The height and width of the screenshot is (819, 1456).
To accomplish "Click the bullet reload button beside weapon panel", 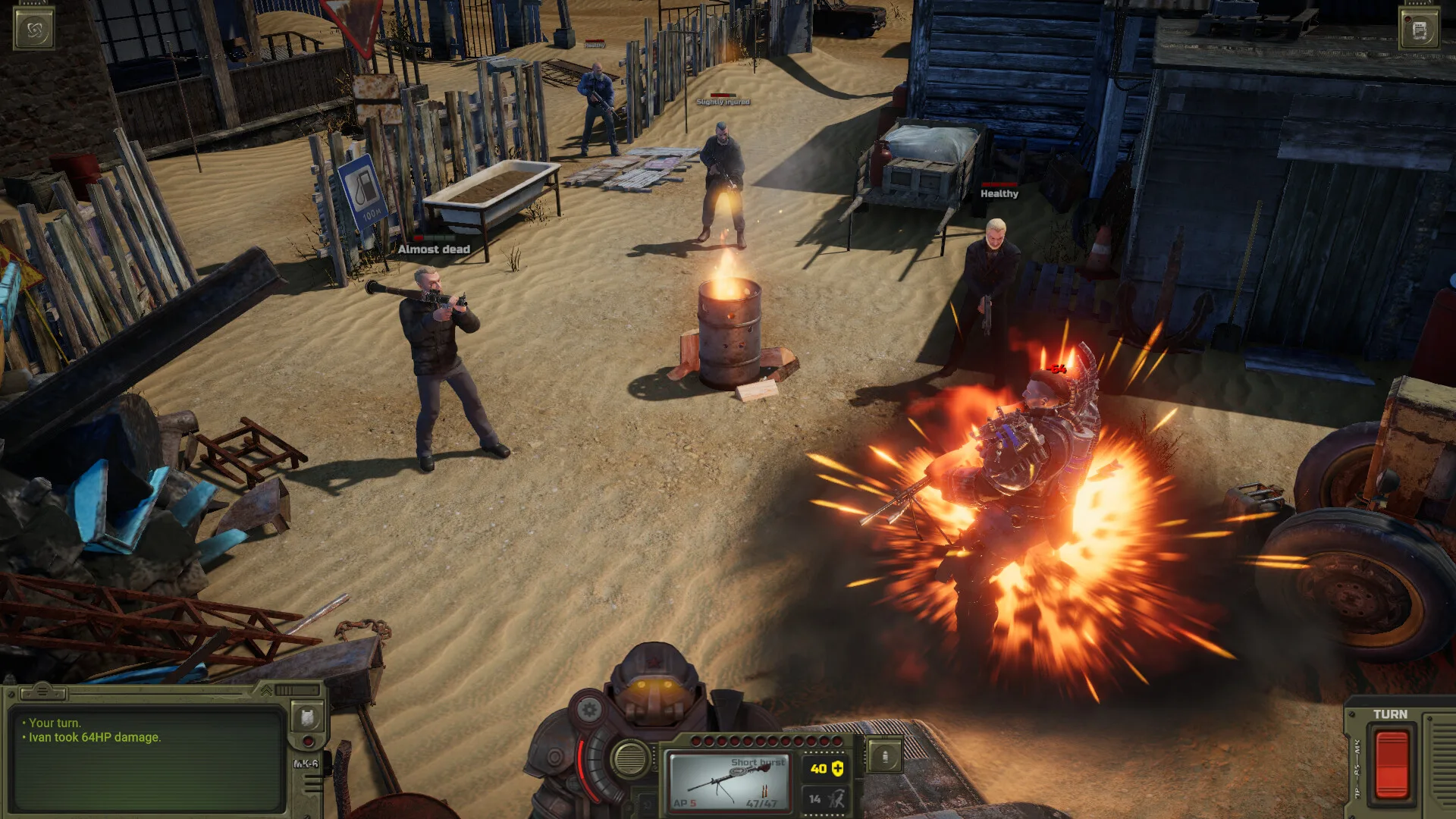I will point(884,757).
